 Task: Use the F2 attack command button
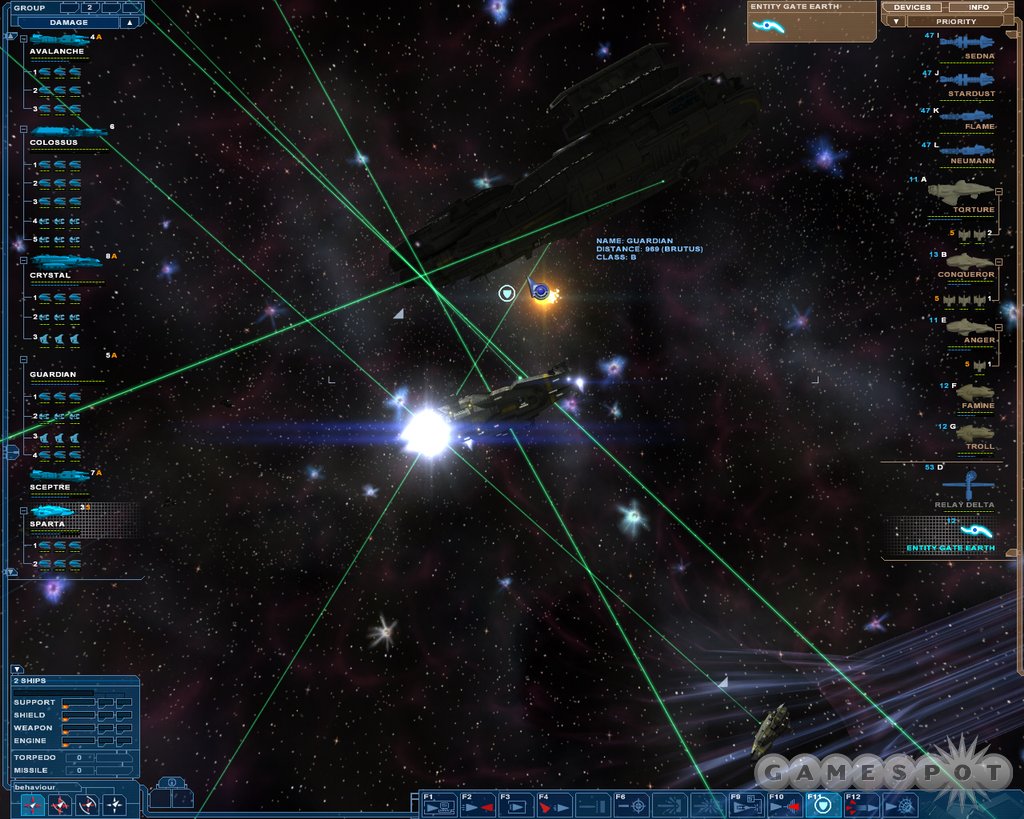(x=477, y=804)
